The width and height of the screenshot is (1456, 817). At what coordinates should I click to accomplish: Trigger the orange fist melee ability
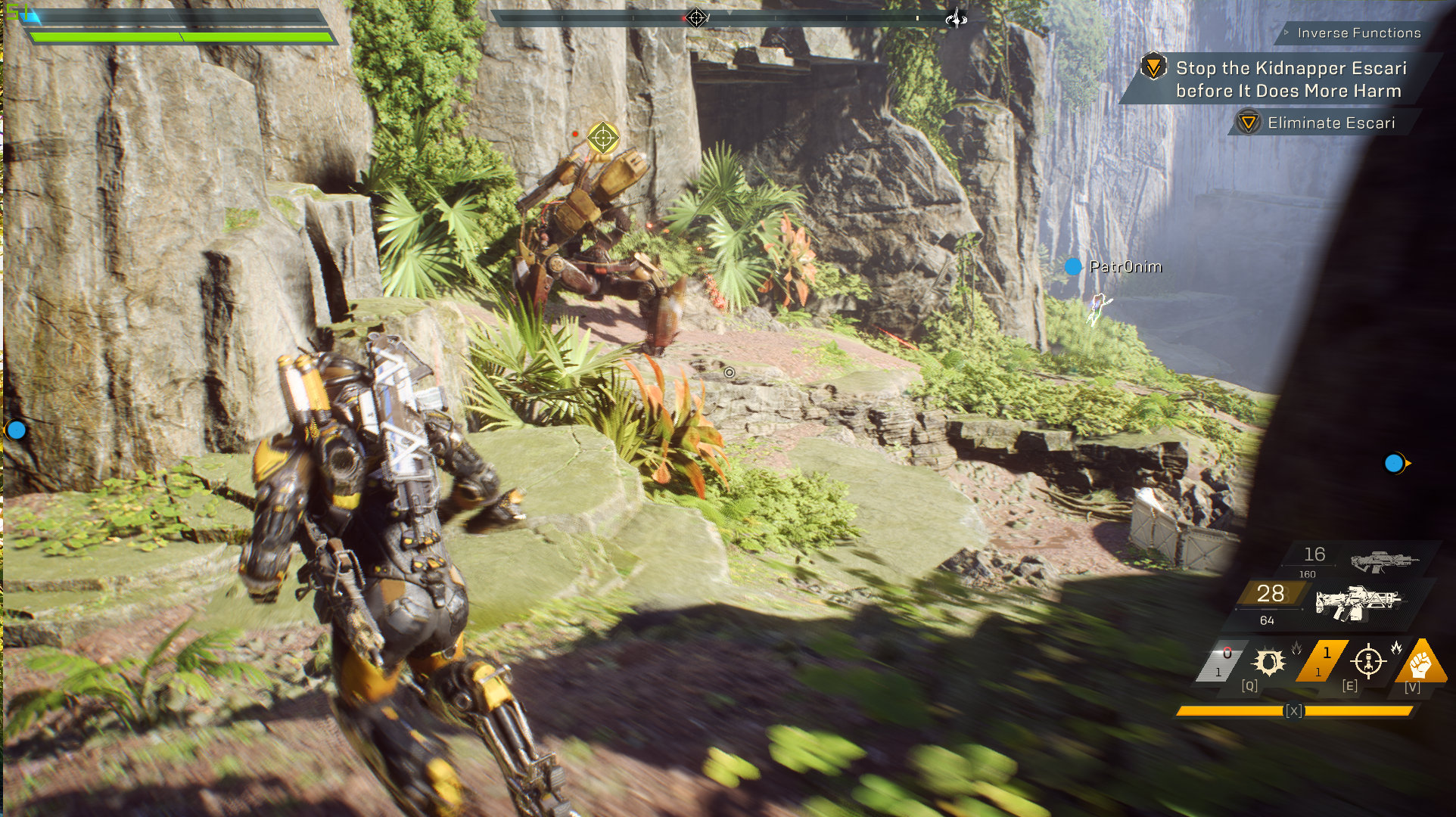coord(1421,661)
